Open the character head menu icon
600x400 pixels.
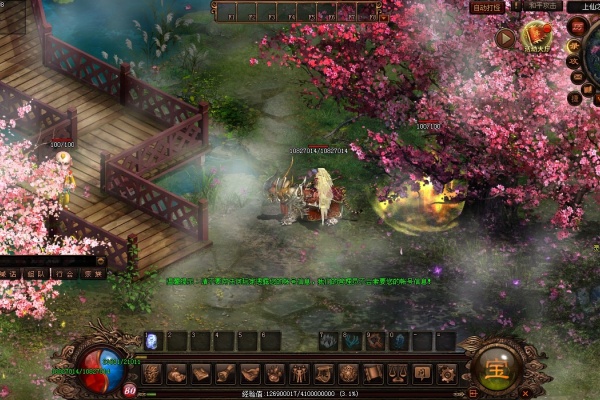pyautogui.click(x=152, y=374)
